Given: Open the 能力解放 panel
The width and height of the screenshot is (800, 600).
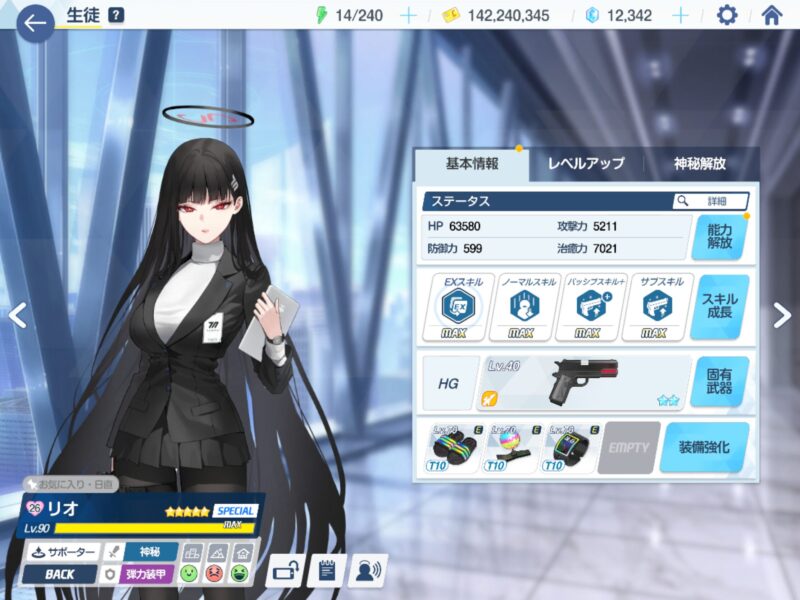Looking at the screenshot, I should pos(718,236).
